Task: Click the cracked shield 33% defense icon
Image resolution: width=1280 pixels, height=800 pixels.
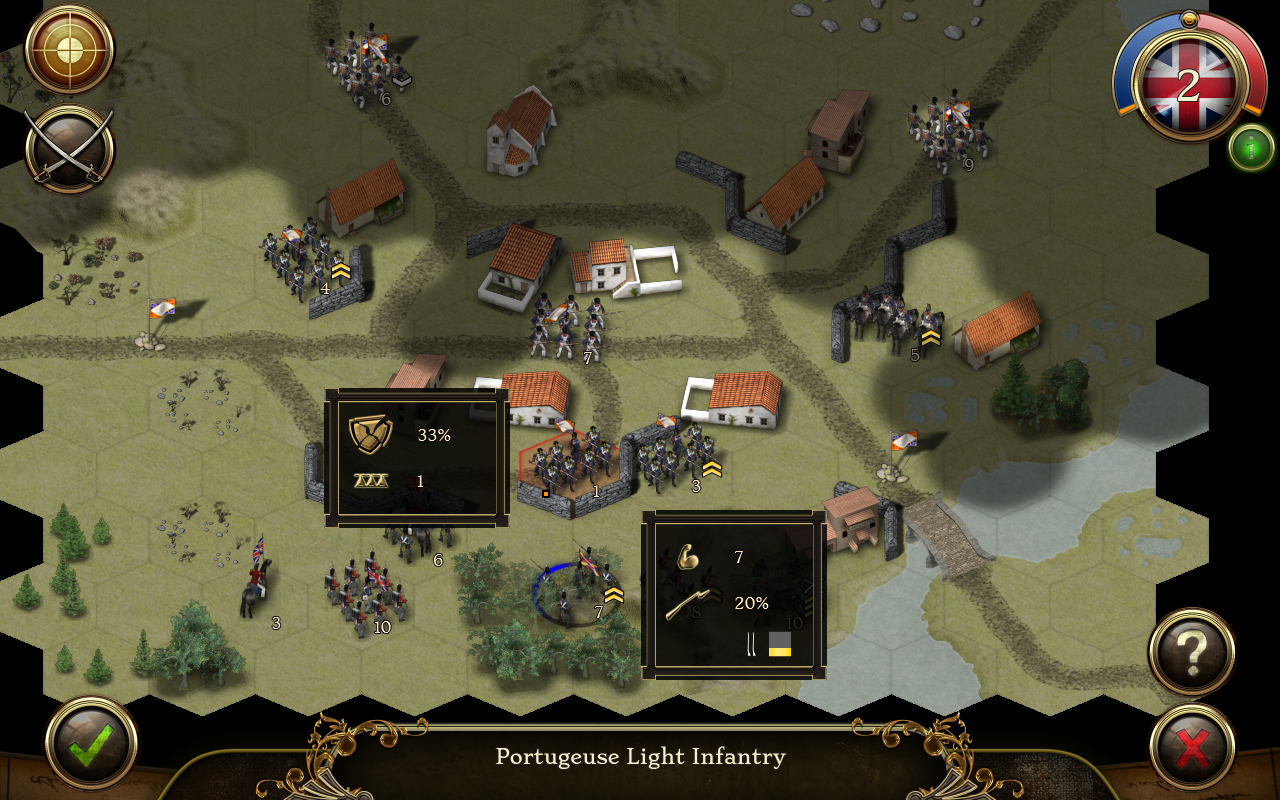Action: tap(369, 434)
